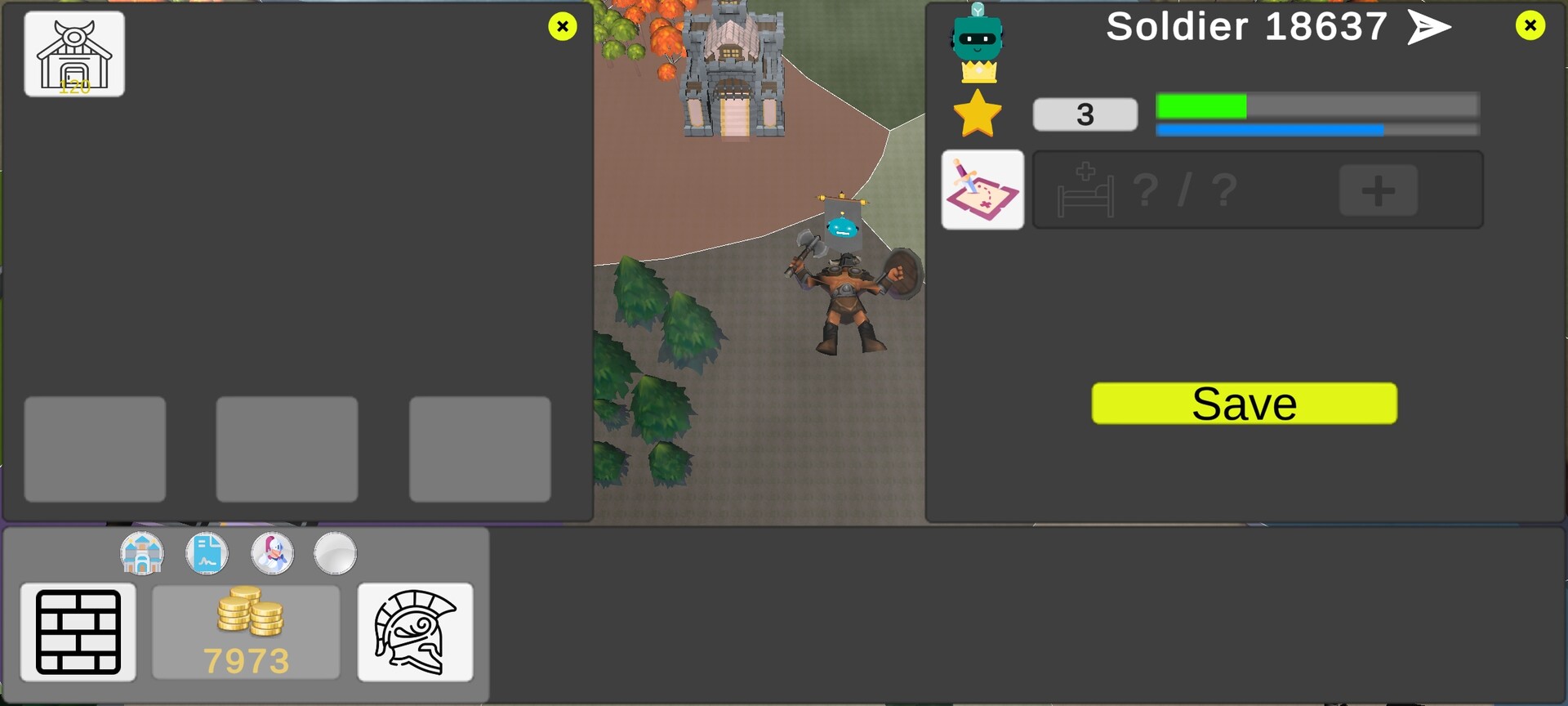The image size is (1568, 706).
Task: Click the gold star level icon
Action: coord(977,113)
